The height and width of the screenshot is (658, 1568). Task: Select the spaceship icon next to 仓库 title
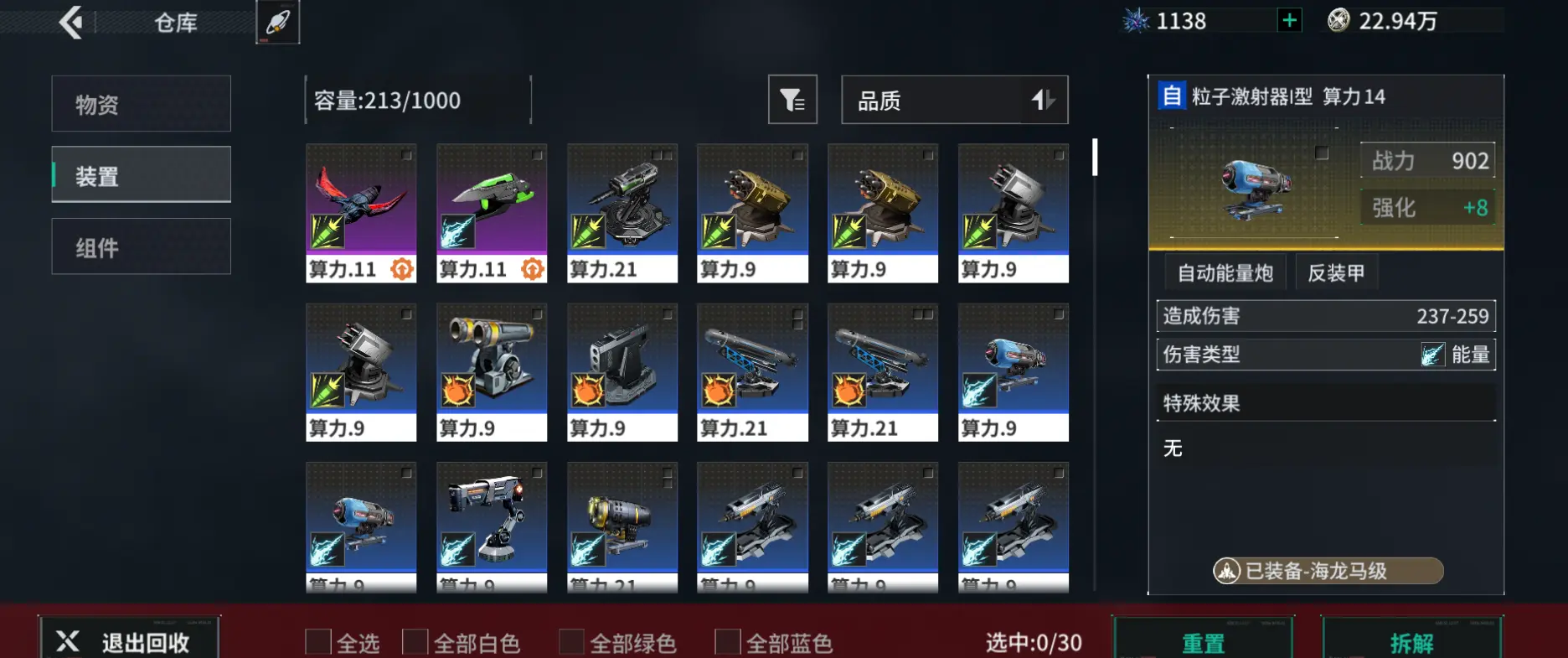pos(277,23)
